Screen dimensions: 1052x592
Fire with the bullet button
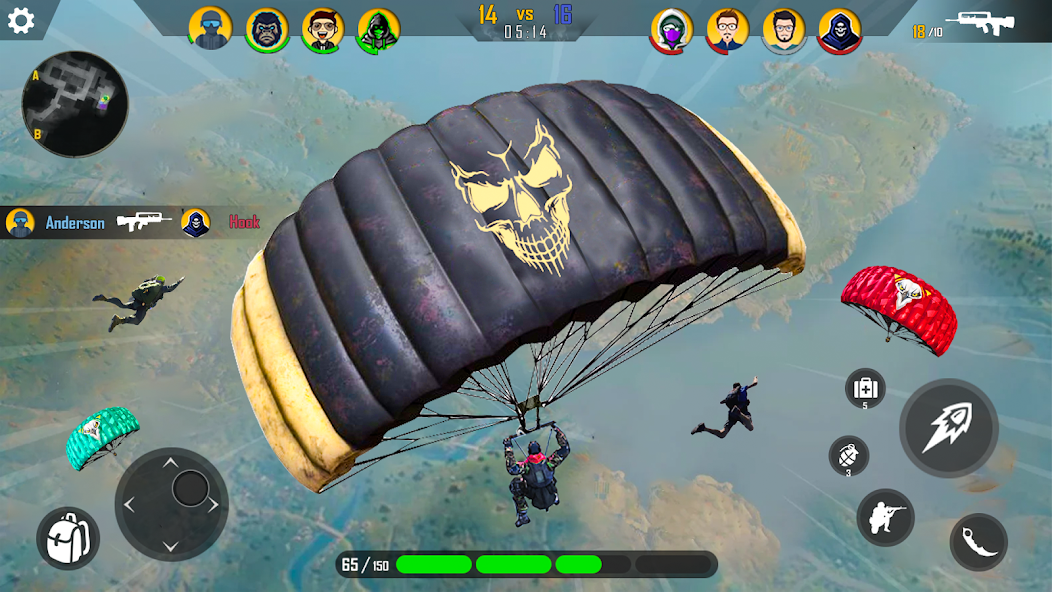(x=948, y=428)
